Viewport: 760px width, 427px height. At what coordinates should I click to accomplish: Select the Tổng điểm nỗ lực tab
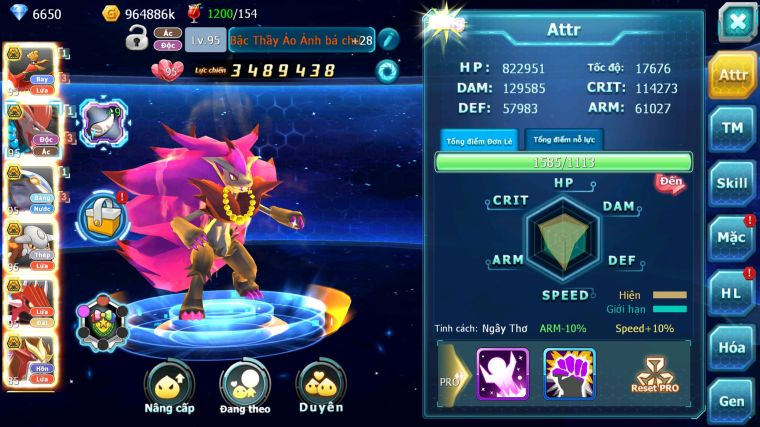coord(562,139)
